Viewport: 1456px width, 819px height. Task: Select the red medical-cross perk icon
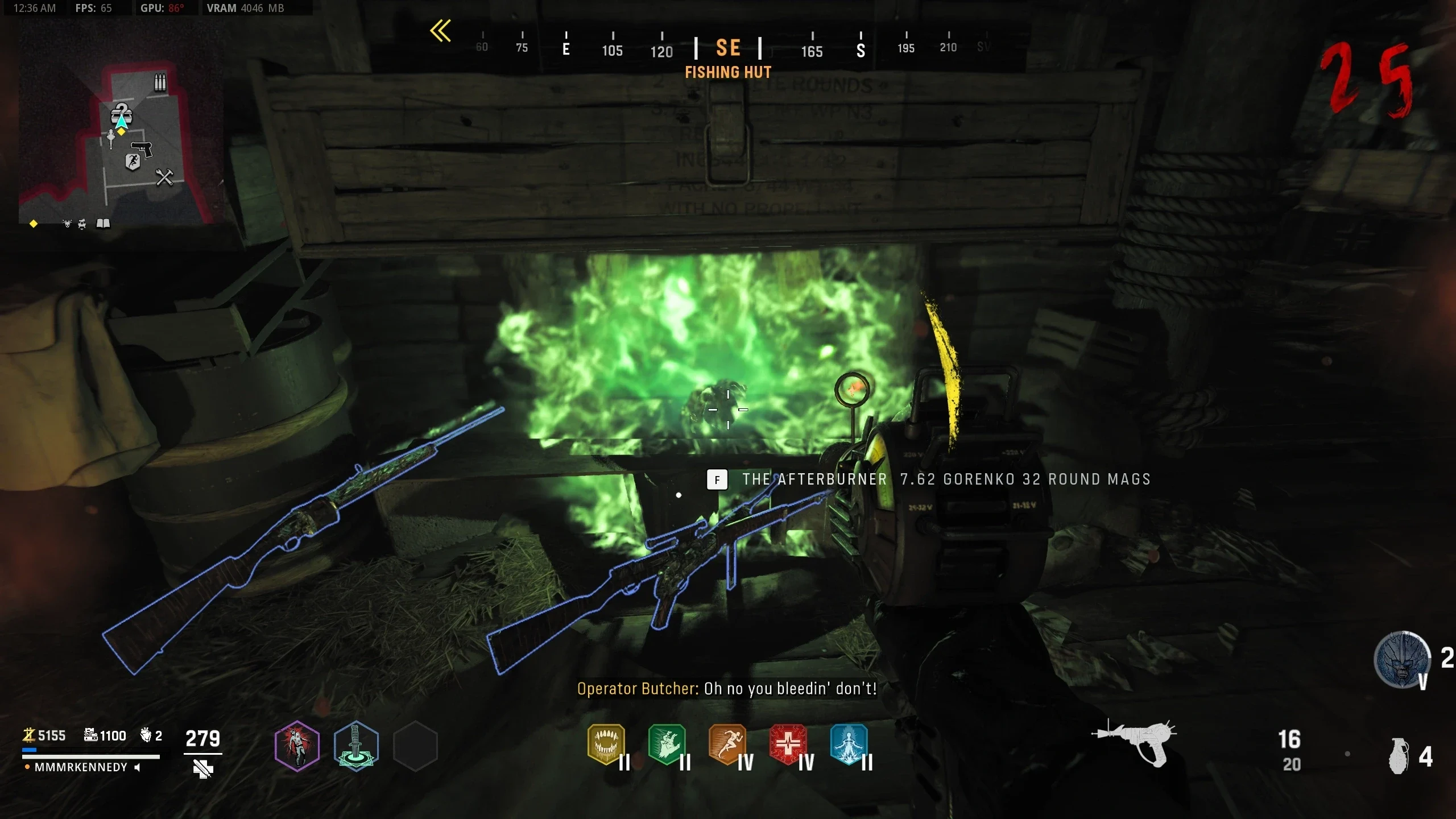pyautogui.click(x=788, y=744)
